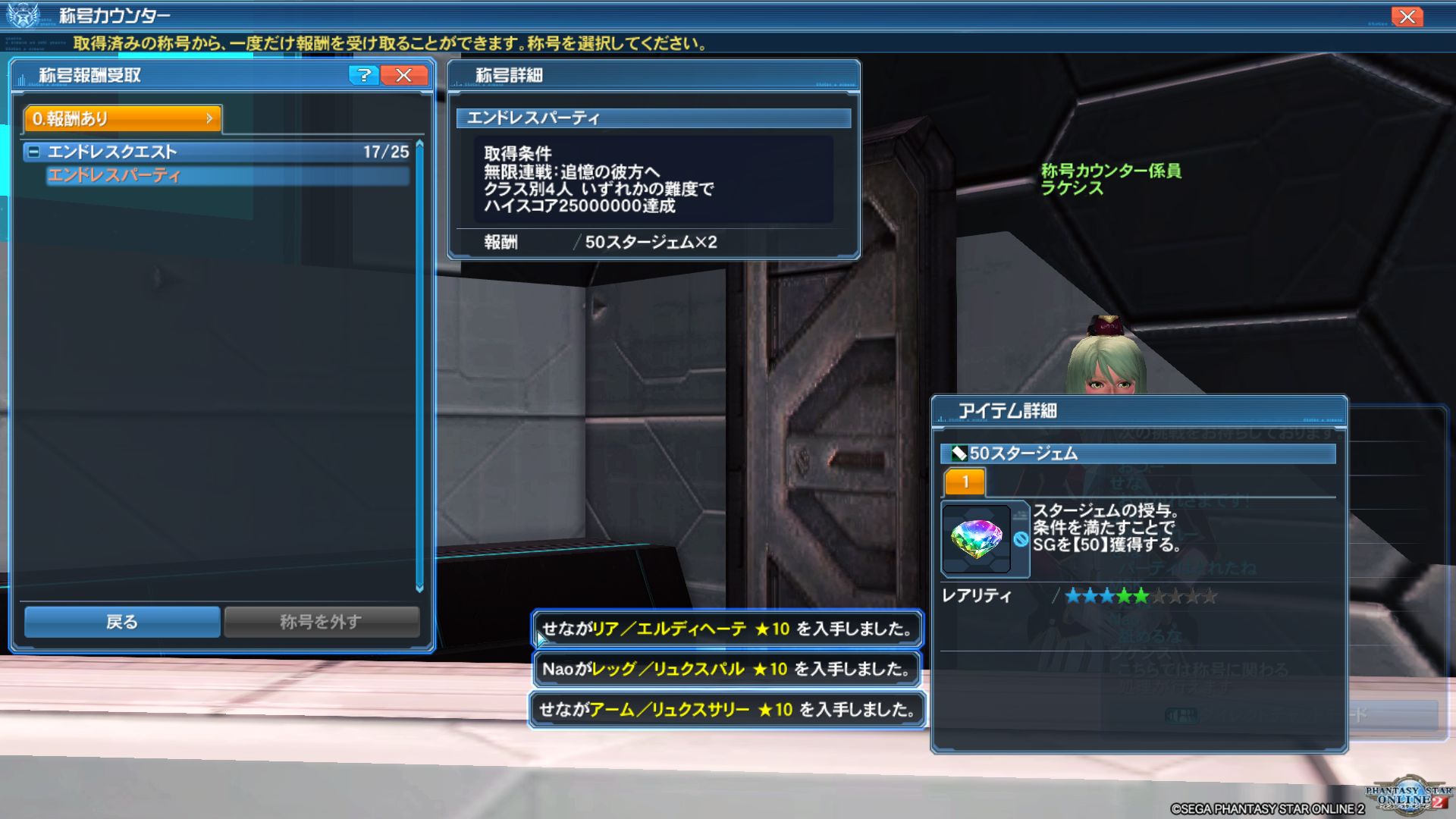Collapse the エンドレスクエスト category
Viewport: 1456px width, 819px height.
tap(33, 152)
